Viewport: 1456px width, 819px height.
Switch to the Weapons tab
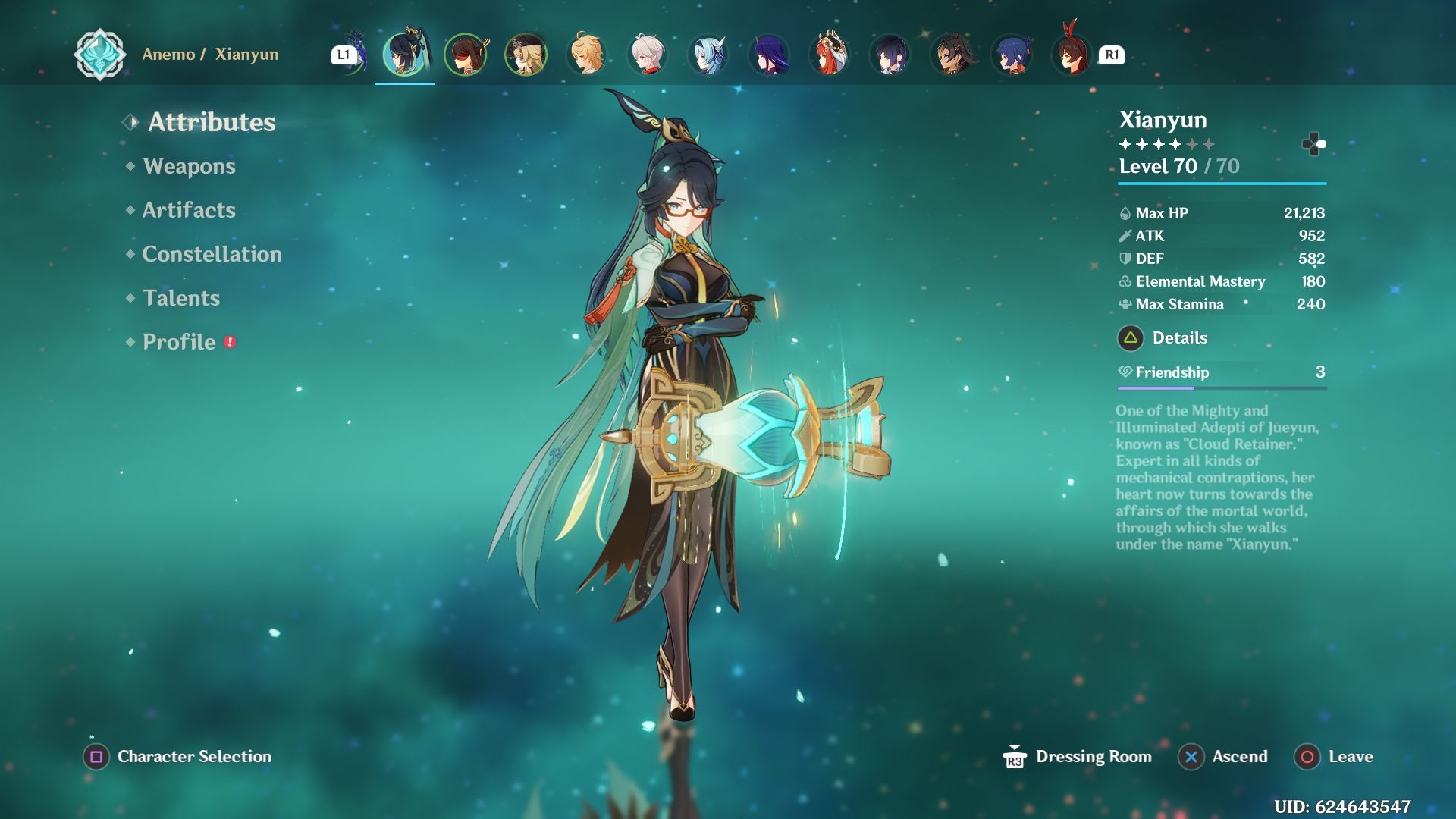coord(189,166)
